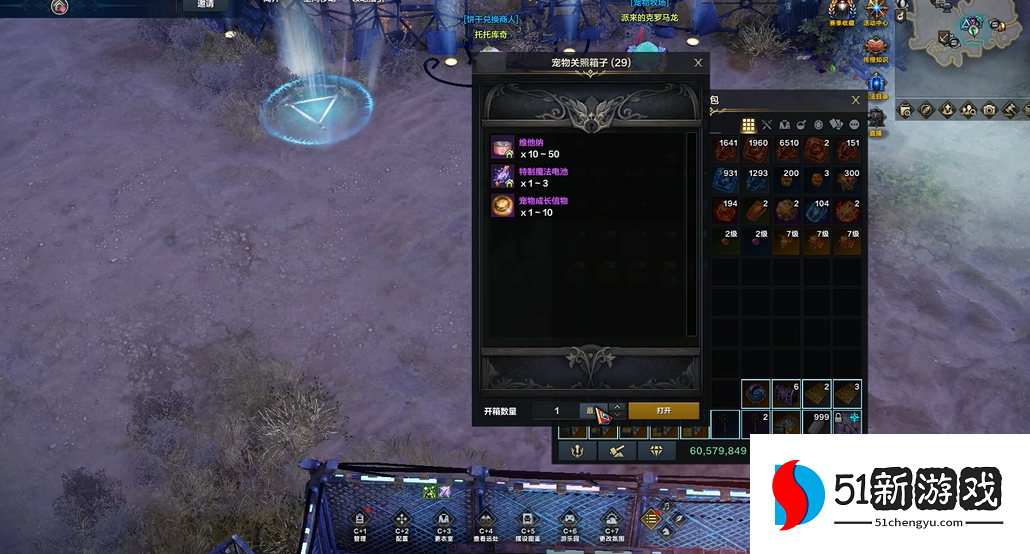Show all items with the grid filter tab

click(747, 125)
